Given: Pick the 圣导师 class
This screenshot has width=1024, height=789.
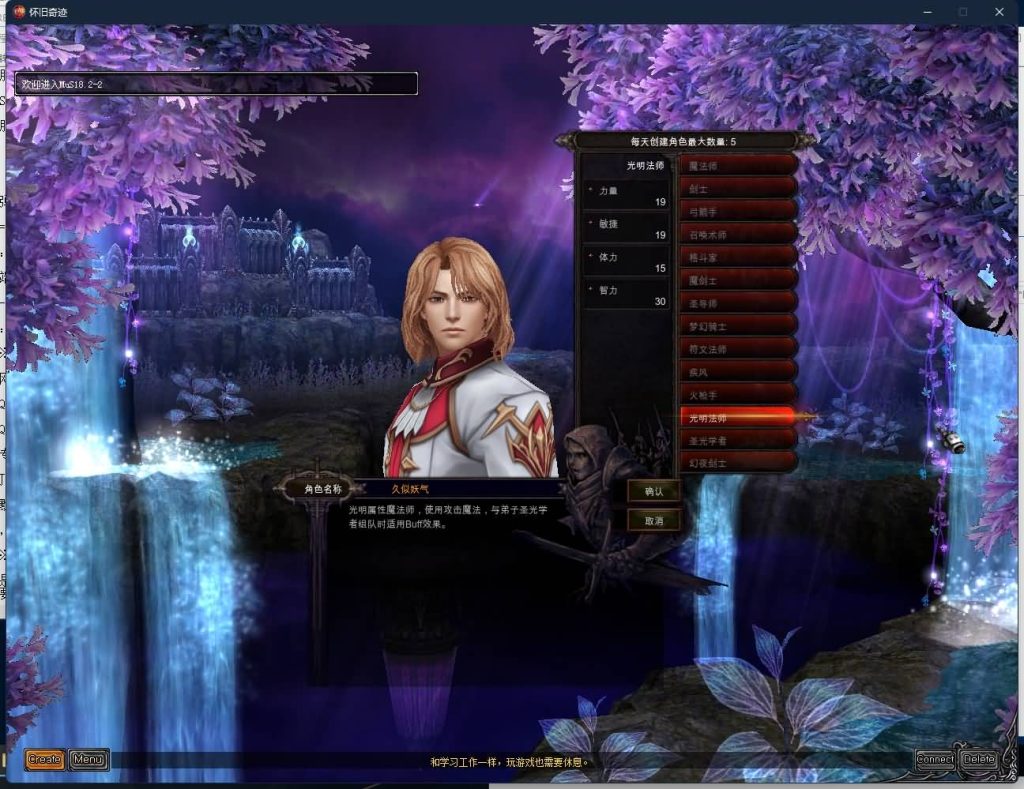Looking at the screenshot, I should [738, 303].
